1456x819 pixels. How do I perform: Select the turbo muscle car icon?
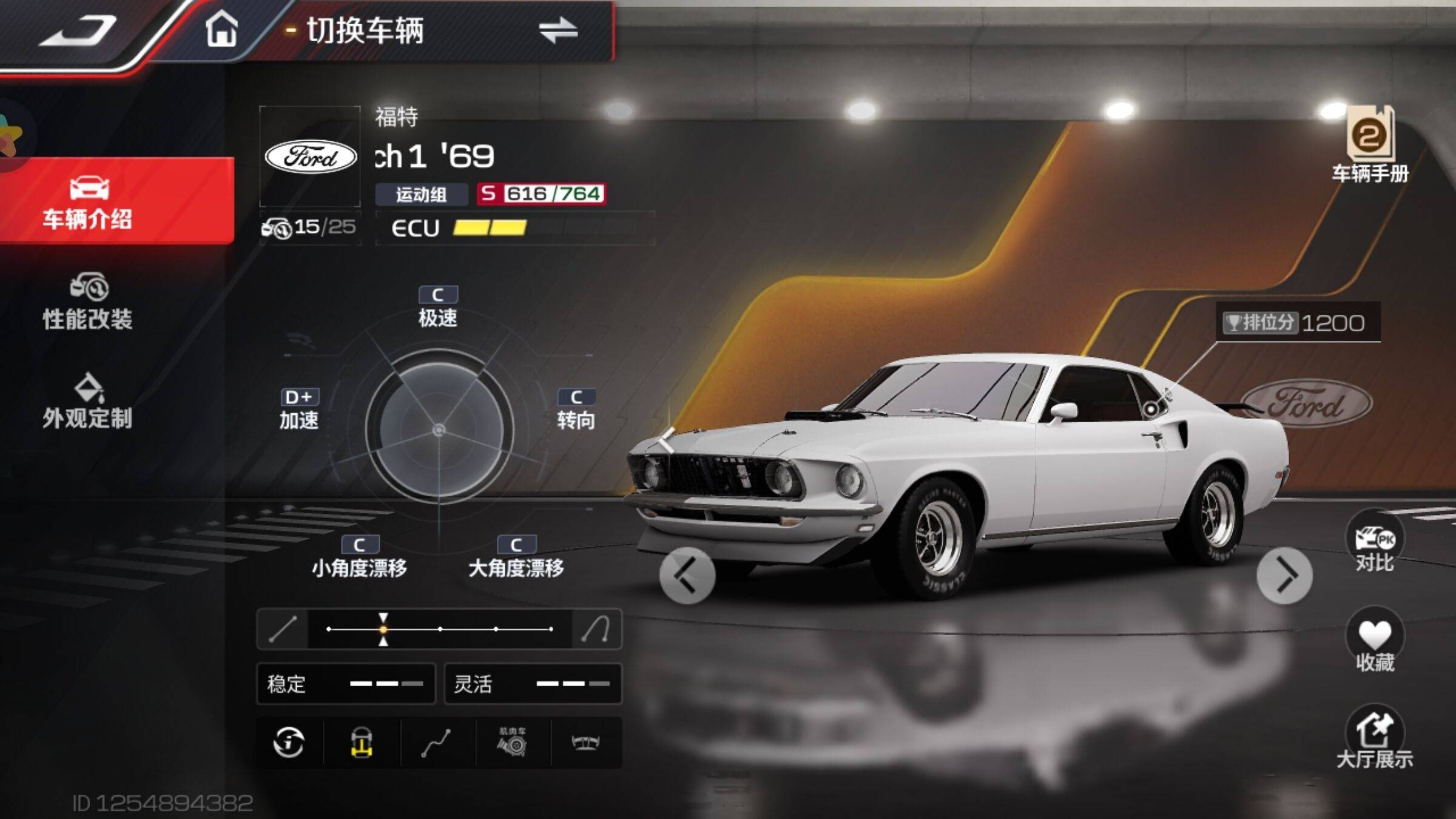point(513,742)
